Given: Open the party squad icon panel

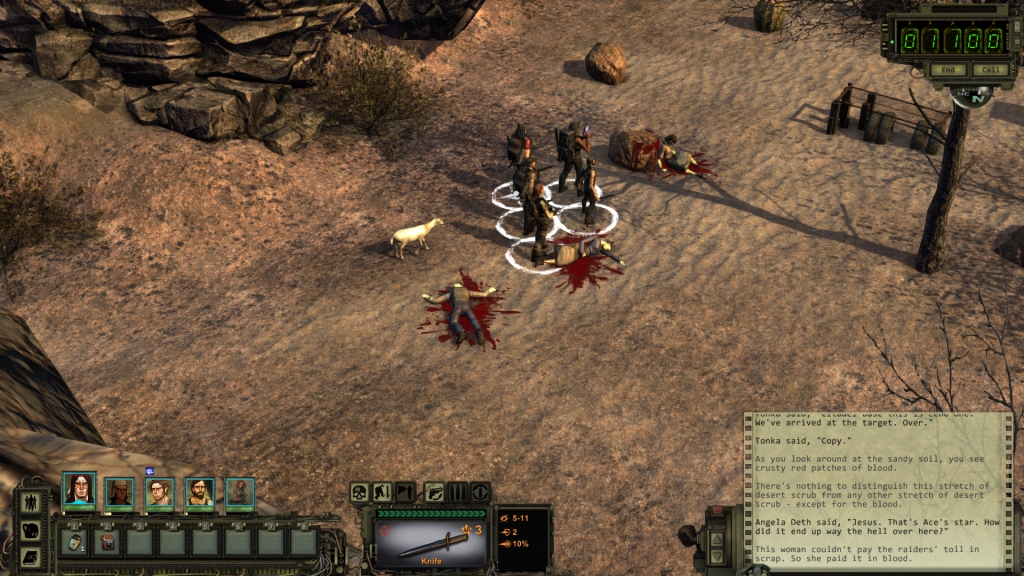Looking at the screenshot, I should point(31,502).
